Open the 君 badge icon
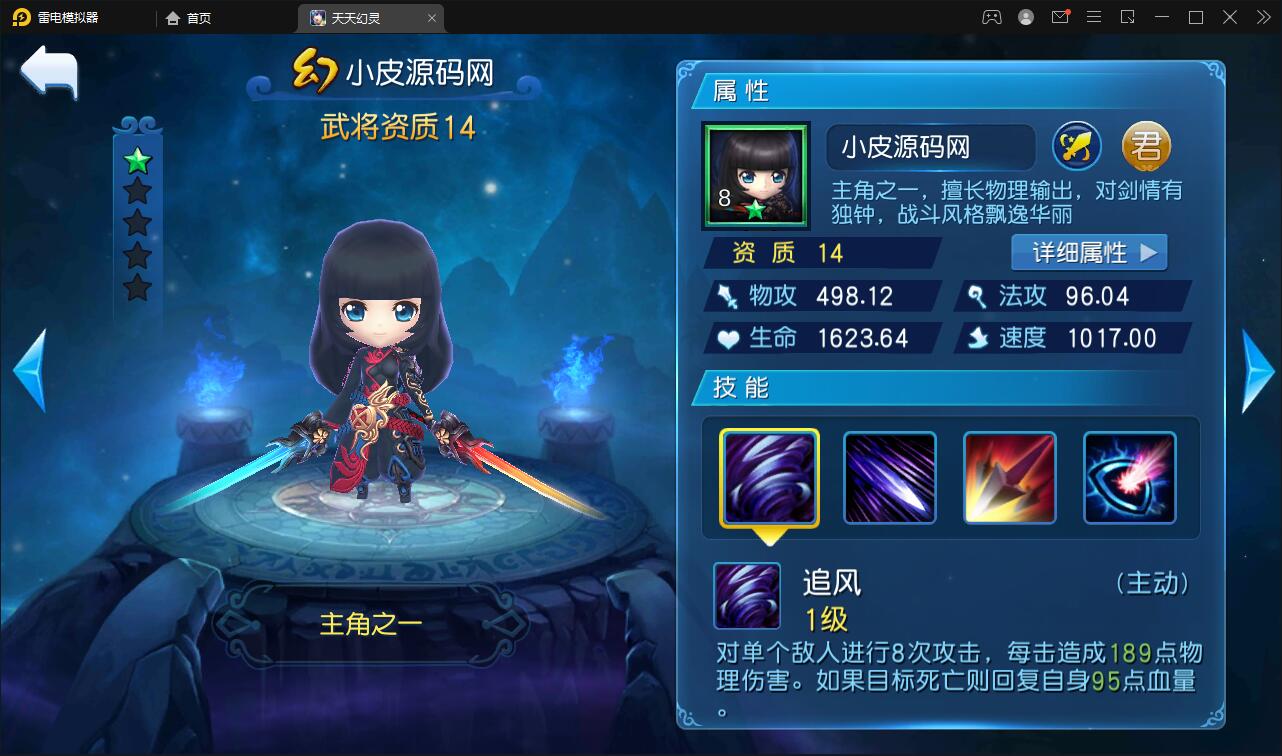The height and width of the screenshot is (756, 1282). click(1146, 146)
